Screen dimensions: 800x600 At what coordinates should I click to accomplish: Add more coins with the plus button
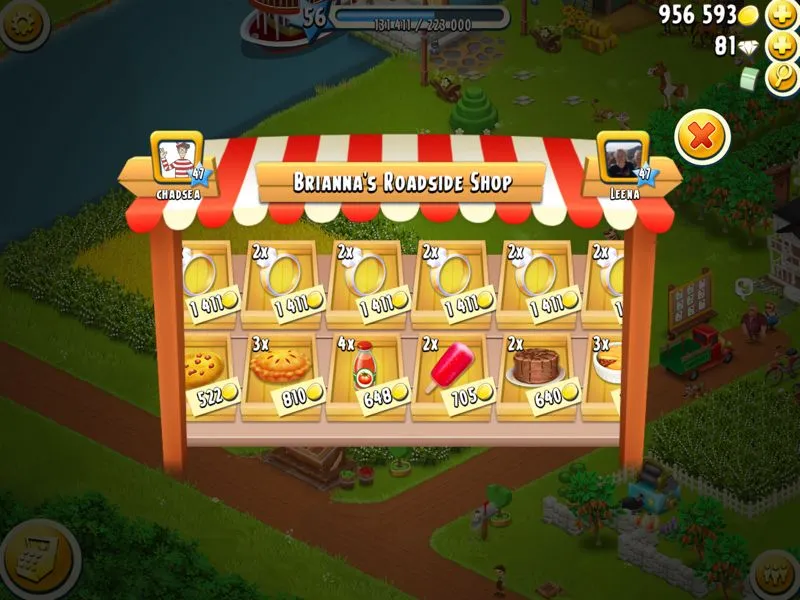point(781,15)
